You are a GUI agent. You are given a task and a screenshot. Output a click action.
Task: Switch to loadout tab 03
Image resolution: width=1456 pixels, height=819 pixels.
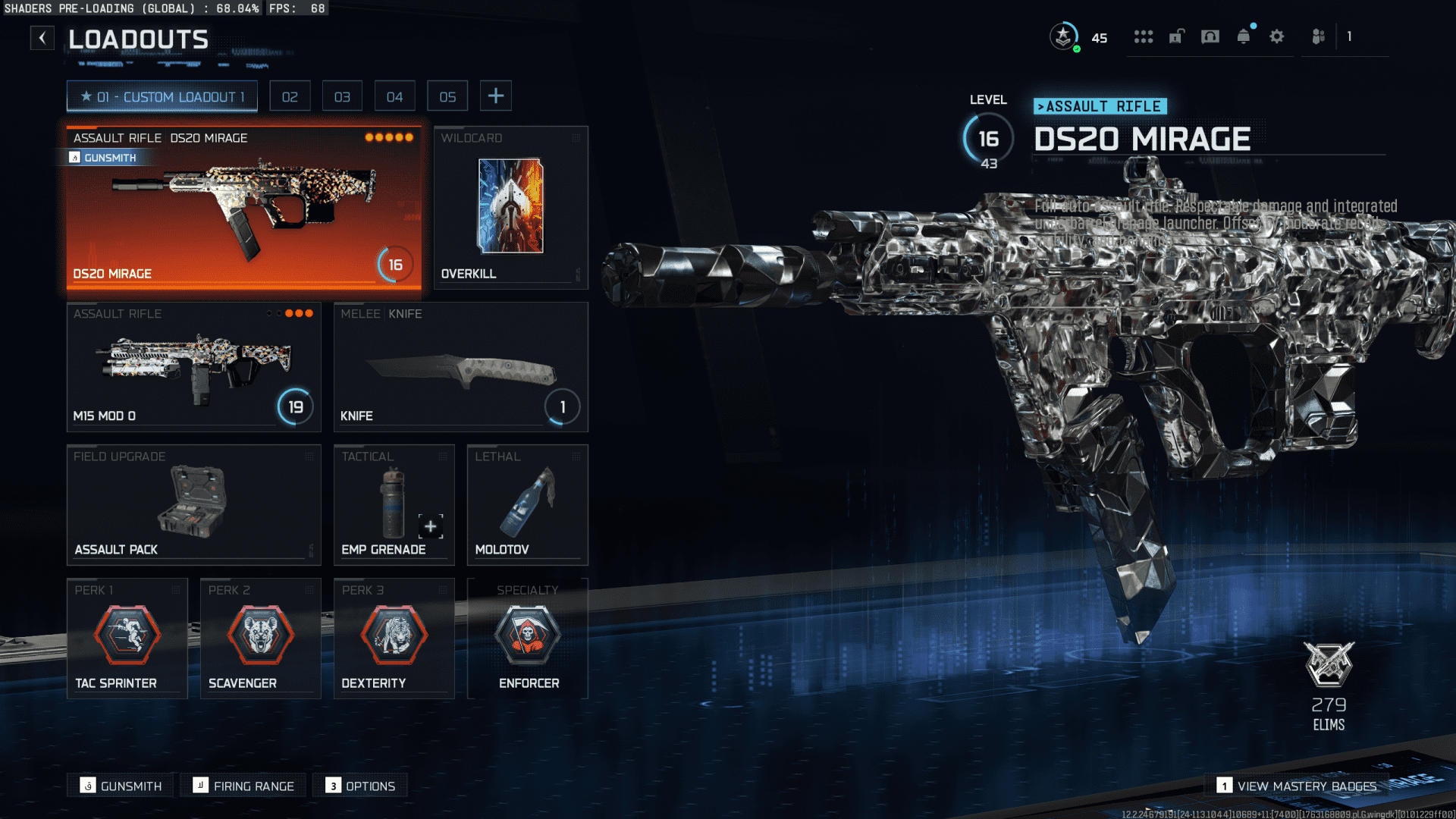(x=342, y=96)
